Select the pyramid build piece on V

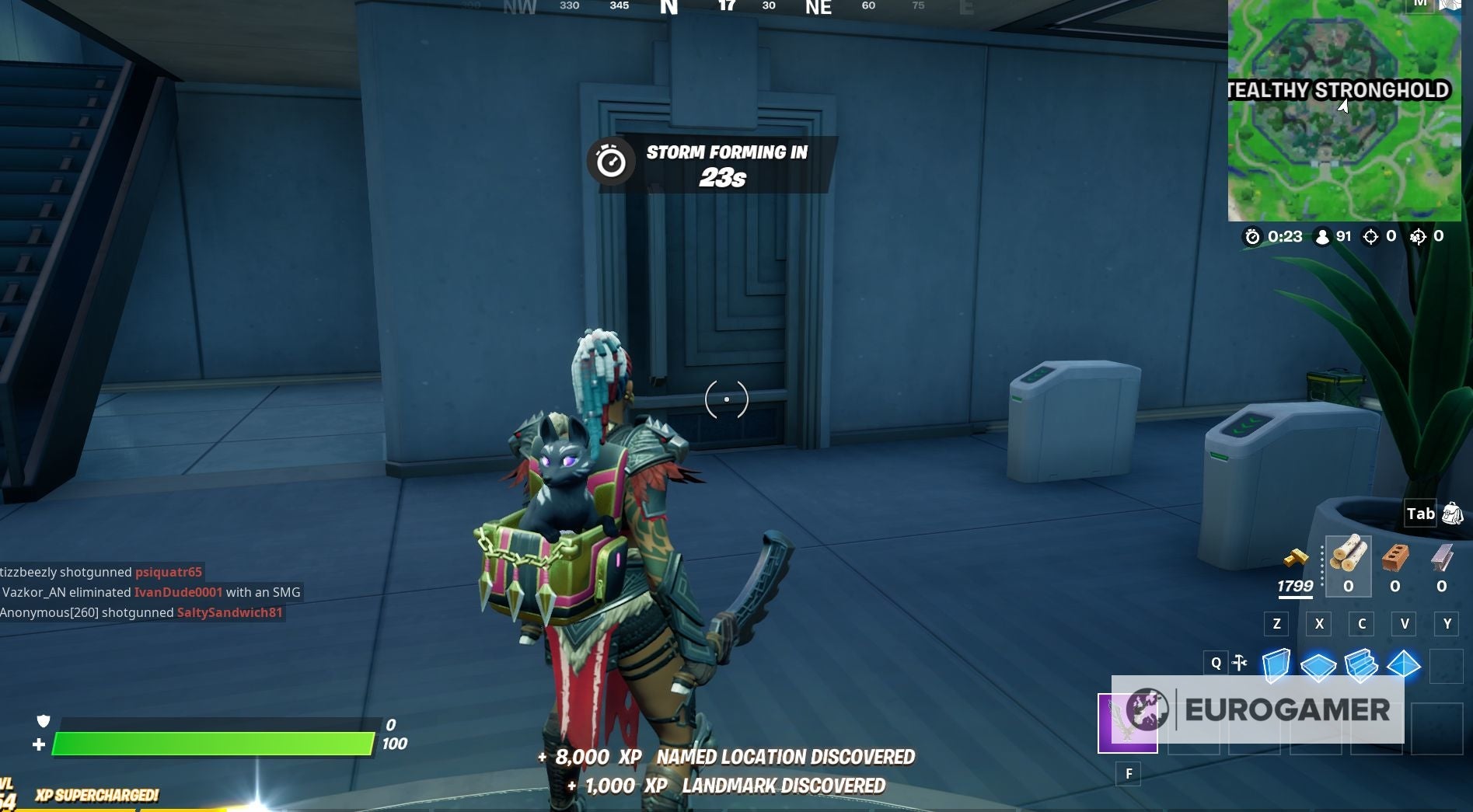point(1405,665)
